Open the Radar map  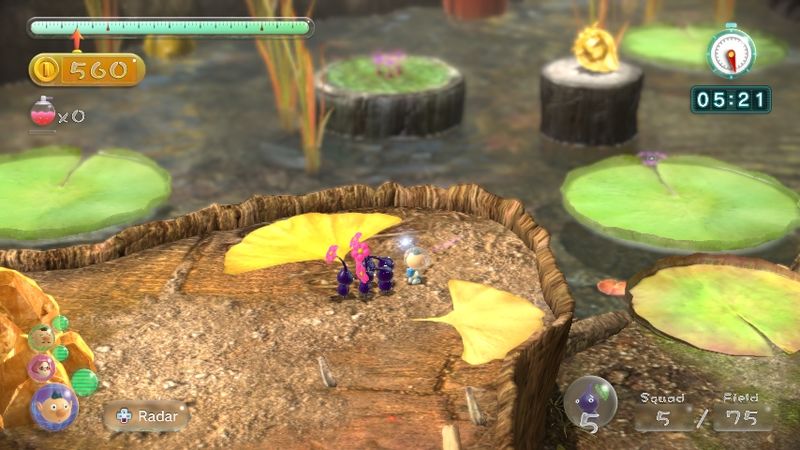pyautogui.click(x=145, y=415)
